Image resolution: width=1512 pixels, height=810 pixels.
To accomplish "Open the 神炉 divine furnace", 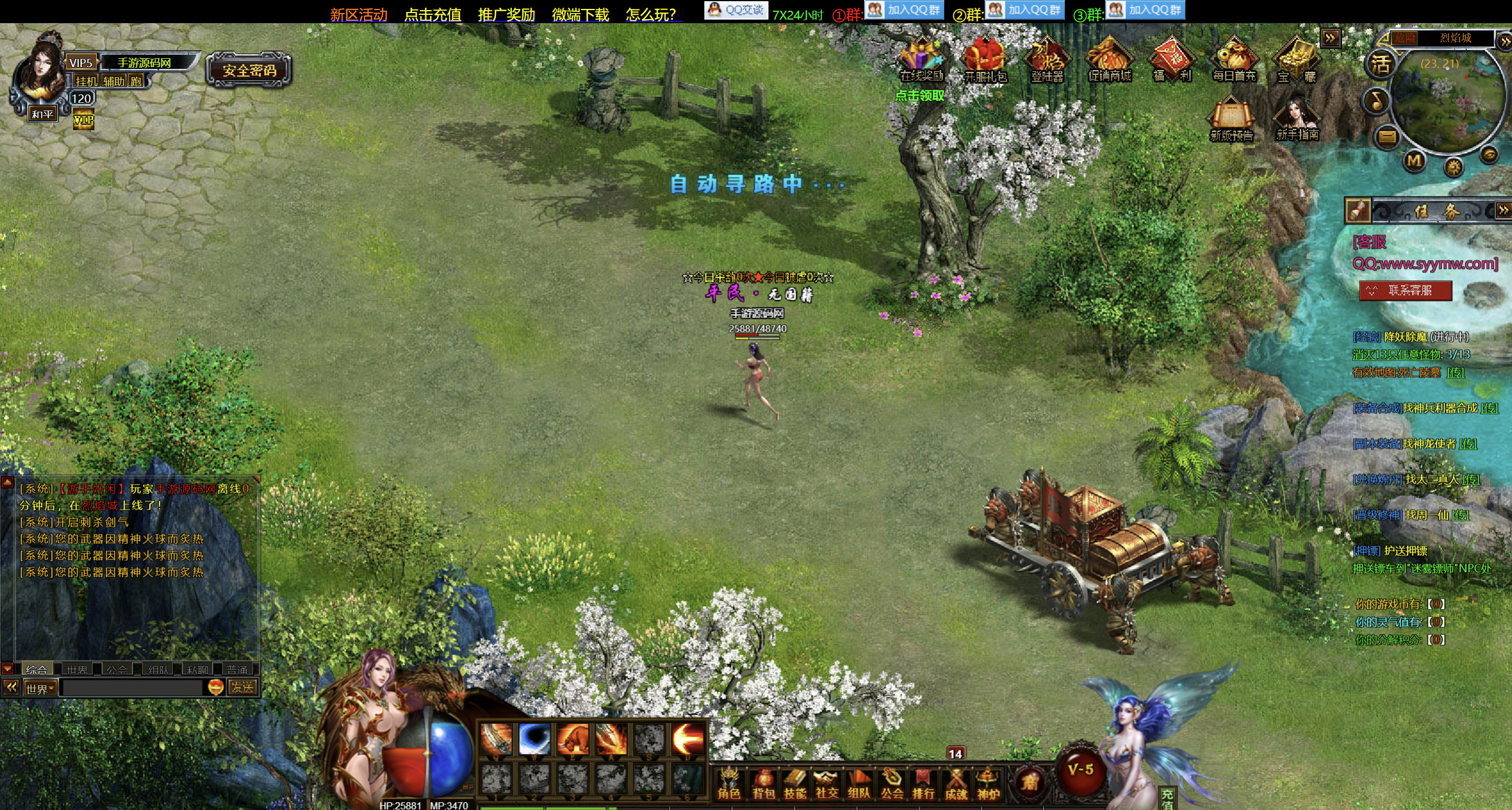I will tap(988, 783).
